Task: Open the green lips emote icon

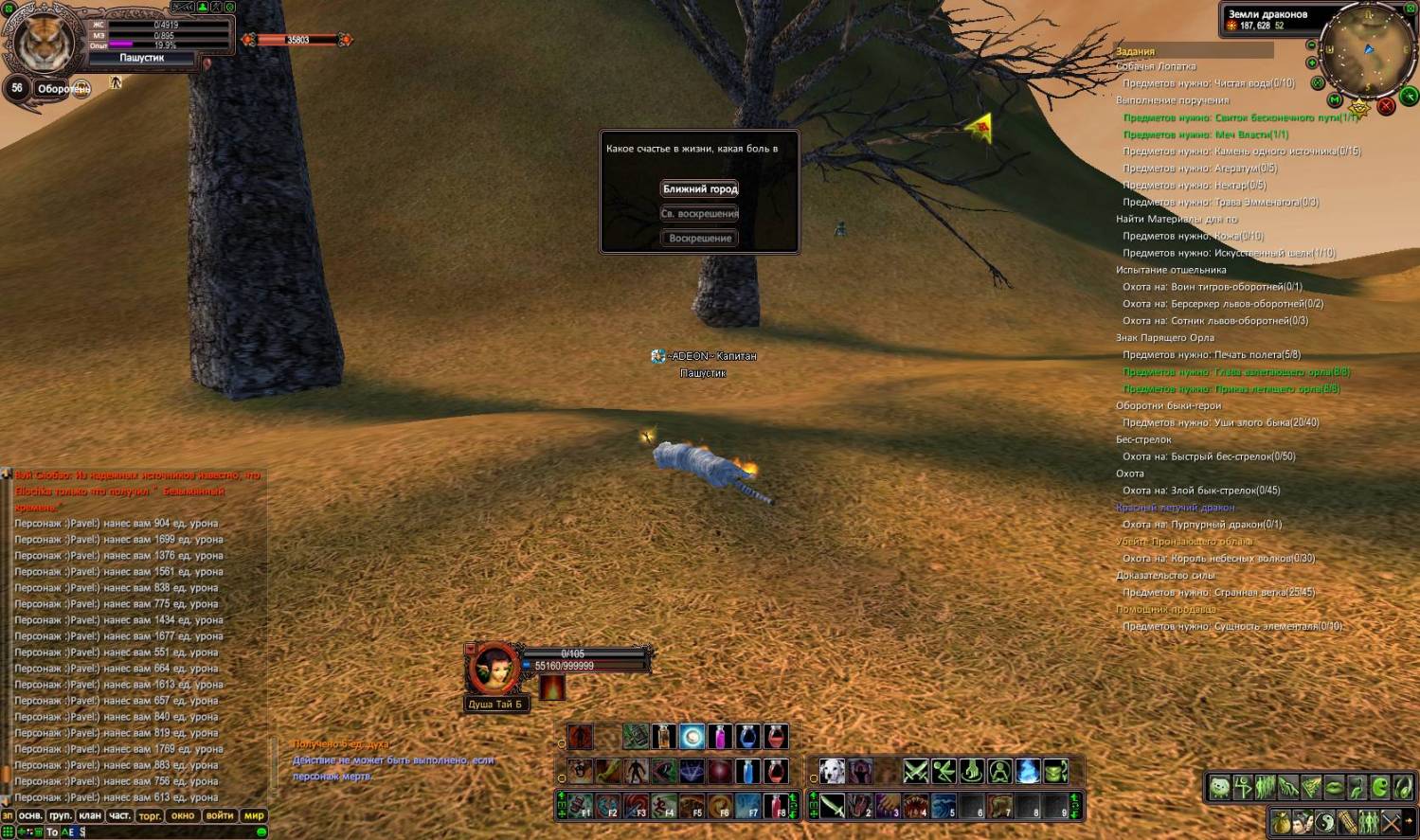Action: tap(1334, 787)
